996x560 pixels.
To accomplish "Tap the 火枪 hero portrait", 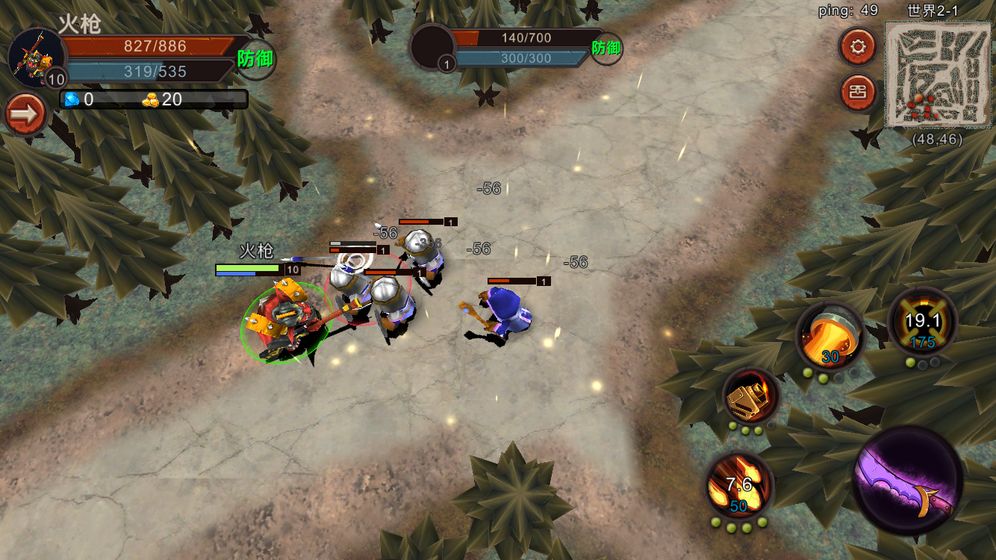I will coord(37,57).
